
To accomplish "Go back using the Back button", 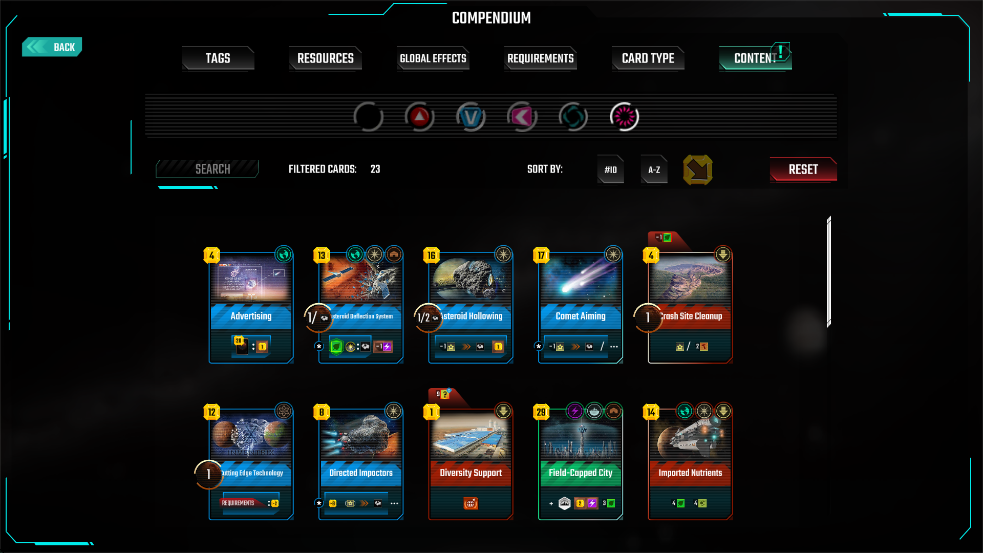I will pos(53,47).
